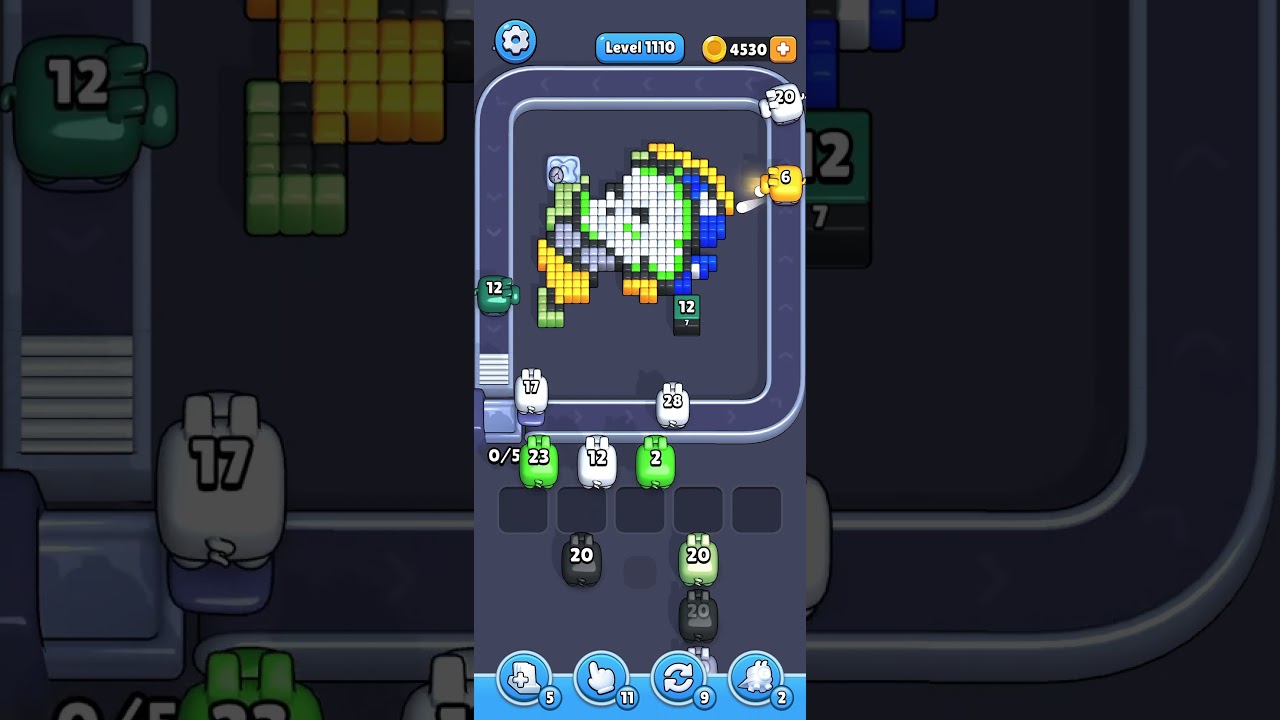Select the dark glove numbered 20 below the slots

click(x=583, y=560)
